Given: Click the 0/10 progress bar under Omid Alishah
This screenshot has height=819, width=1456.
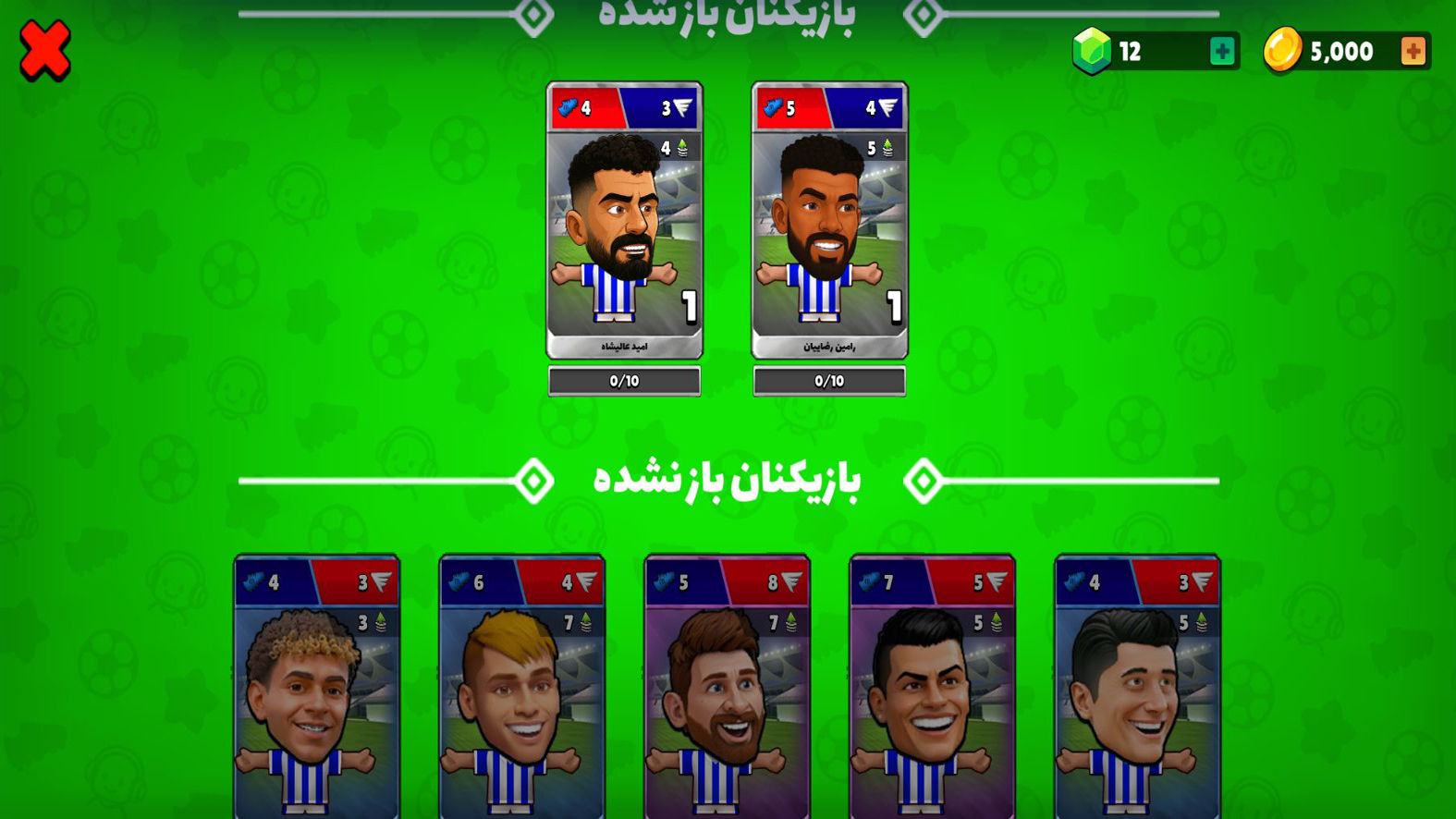Looking at the screenshot, I should (x=624, y=380).
